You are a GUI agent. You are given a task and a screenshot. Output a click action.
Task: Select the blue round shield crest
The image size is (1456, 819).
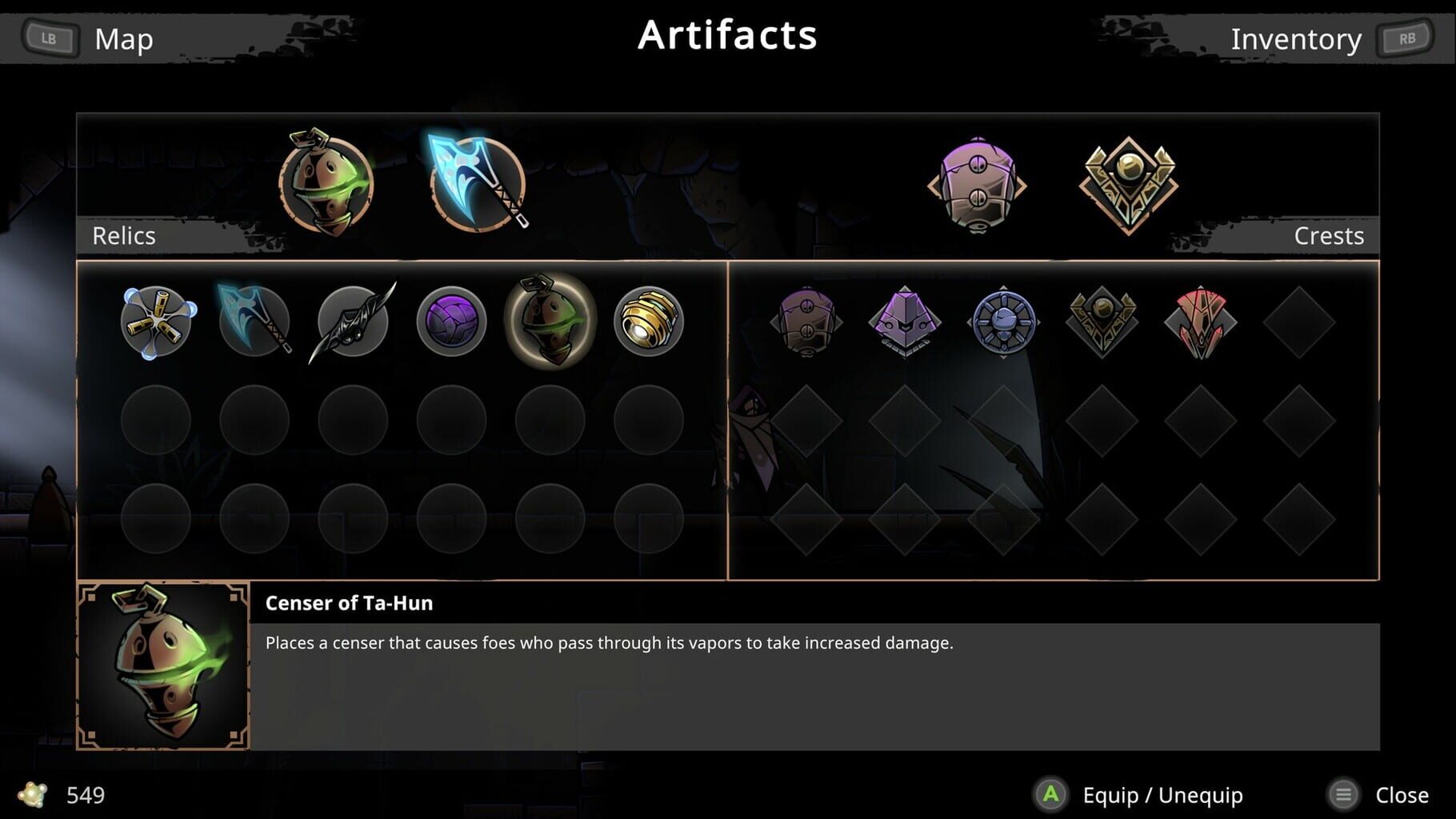pyautogui.click(x=1002, y=324)
